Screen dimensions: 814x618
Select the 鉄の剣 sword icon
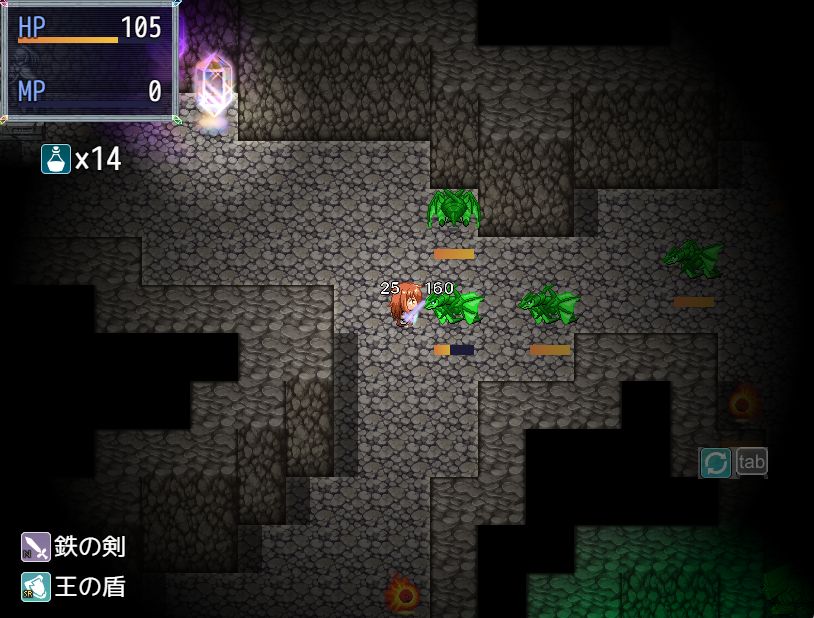pos(35,547)
